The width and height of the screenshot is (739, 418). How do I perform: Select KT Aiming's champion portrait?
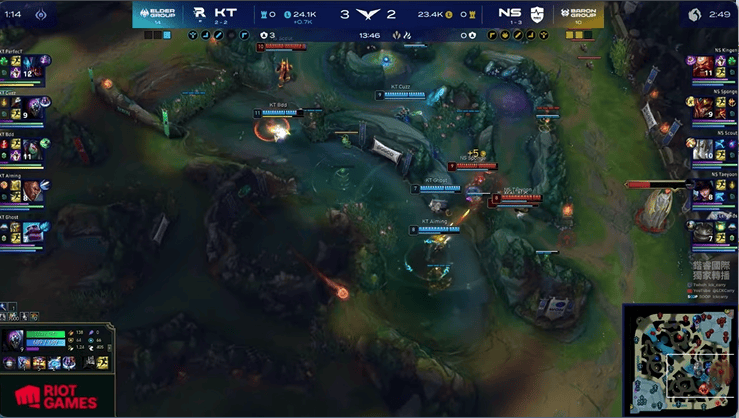32,190
